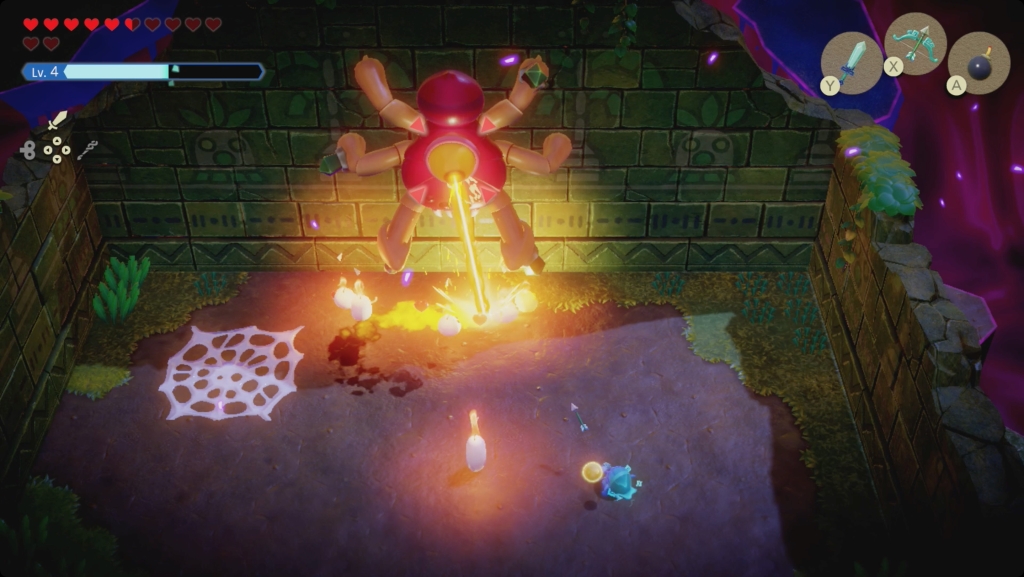Choose the white sword shortcut icon
The height and width of the screenshot is (577, 1024).
tap(57, 122)
